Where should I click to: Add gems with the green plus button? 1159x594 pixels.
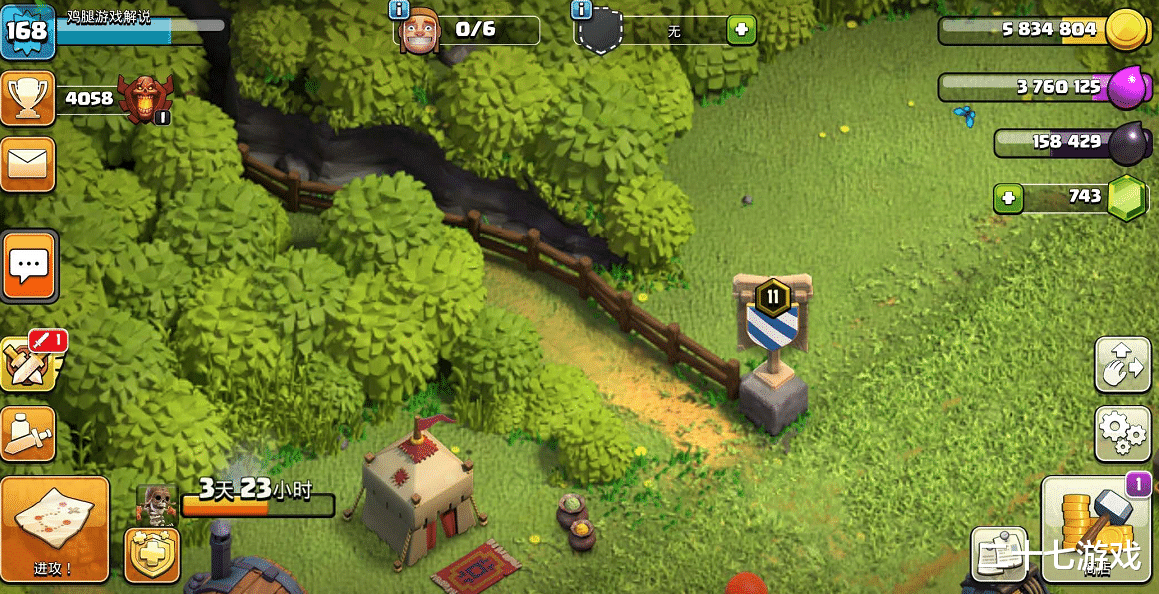[x=1007, y=198]
